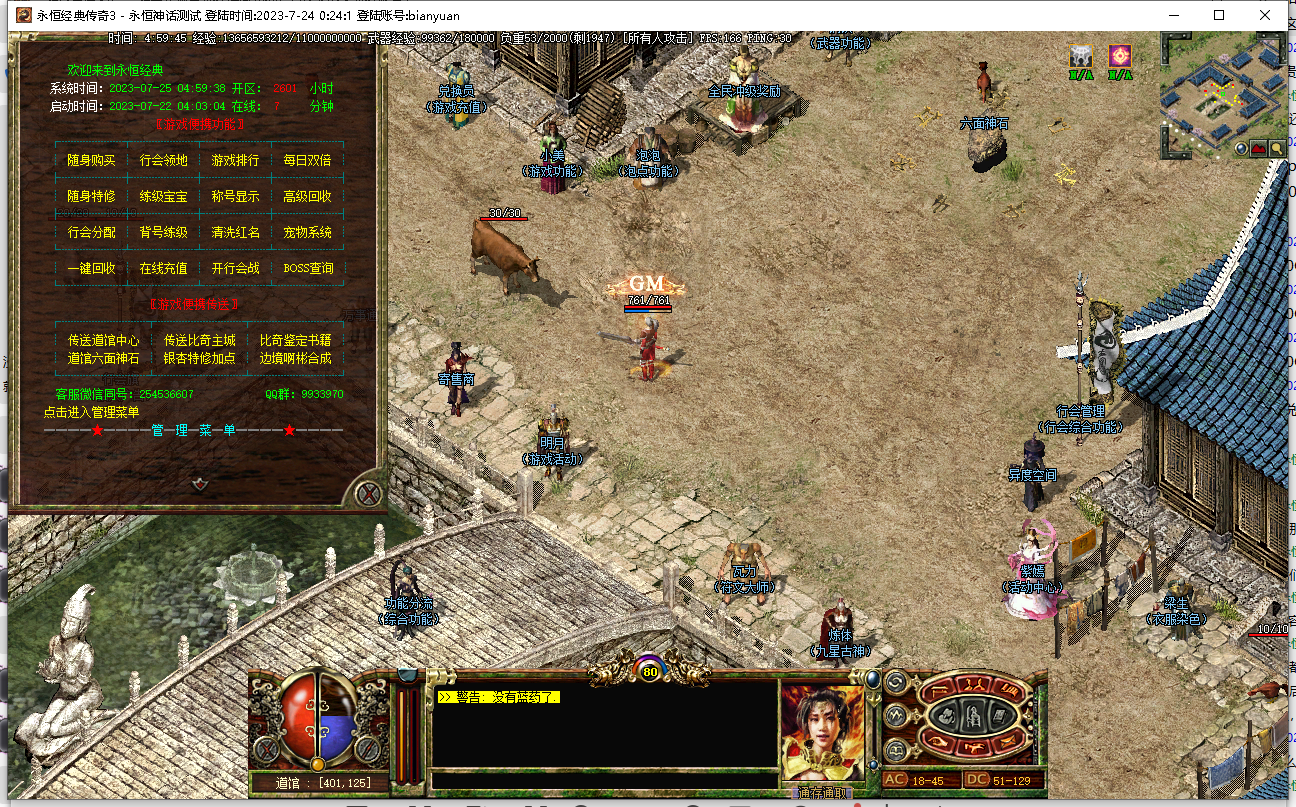The height and width of the screenshot is (807, 1296).
Task: Click the magnifier button under the minimap
Action: pos(1276,149)
